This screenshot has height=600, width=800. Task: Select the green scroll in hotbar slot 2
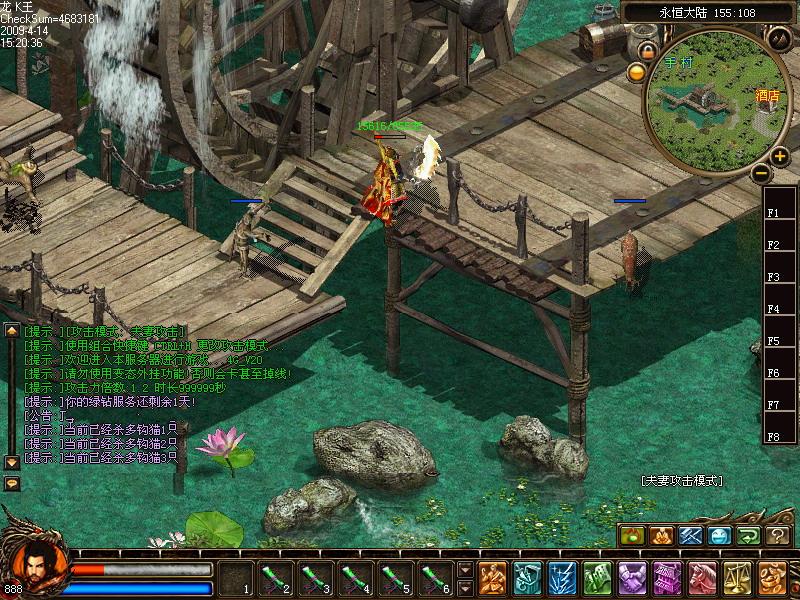(x=275, y=578)
